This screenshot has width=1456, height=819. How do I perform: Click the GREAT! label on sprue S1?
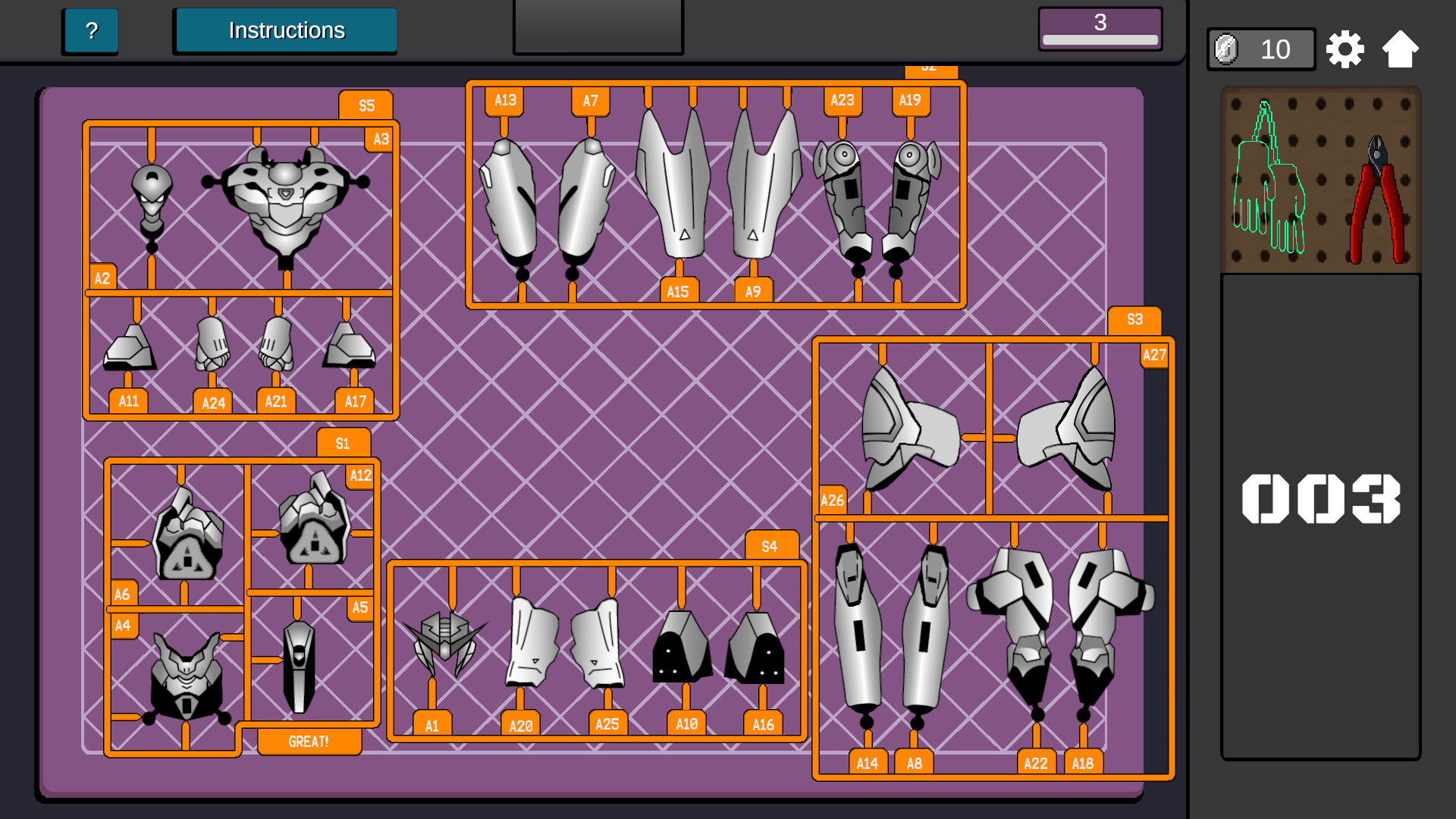[308, 740]
